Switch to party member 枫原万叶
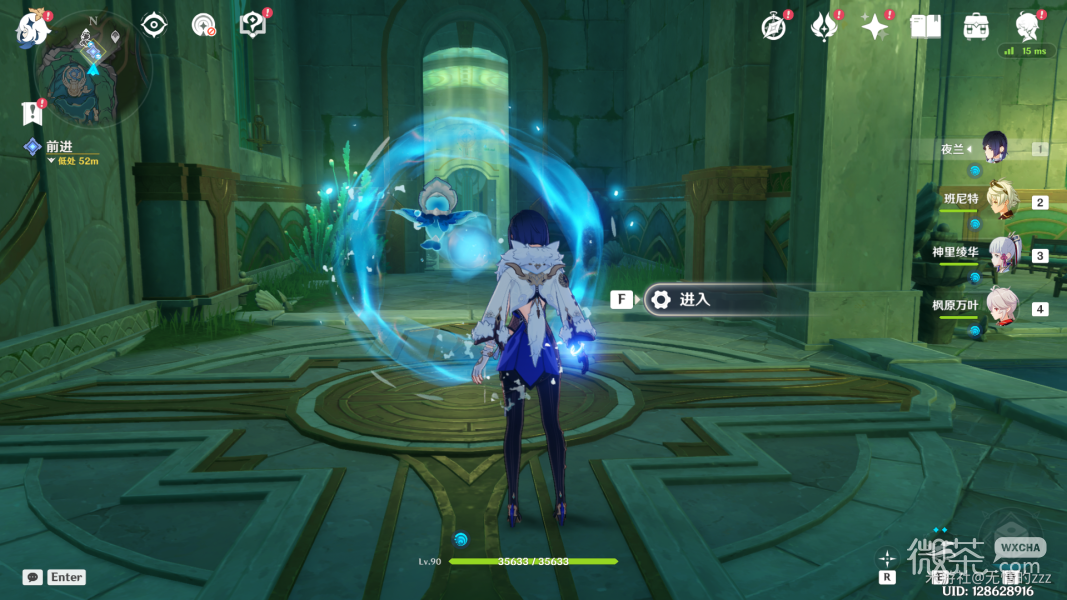The width and height of the screenshot is (1067, 600). (x=1002, y=308)
